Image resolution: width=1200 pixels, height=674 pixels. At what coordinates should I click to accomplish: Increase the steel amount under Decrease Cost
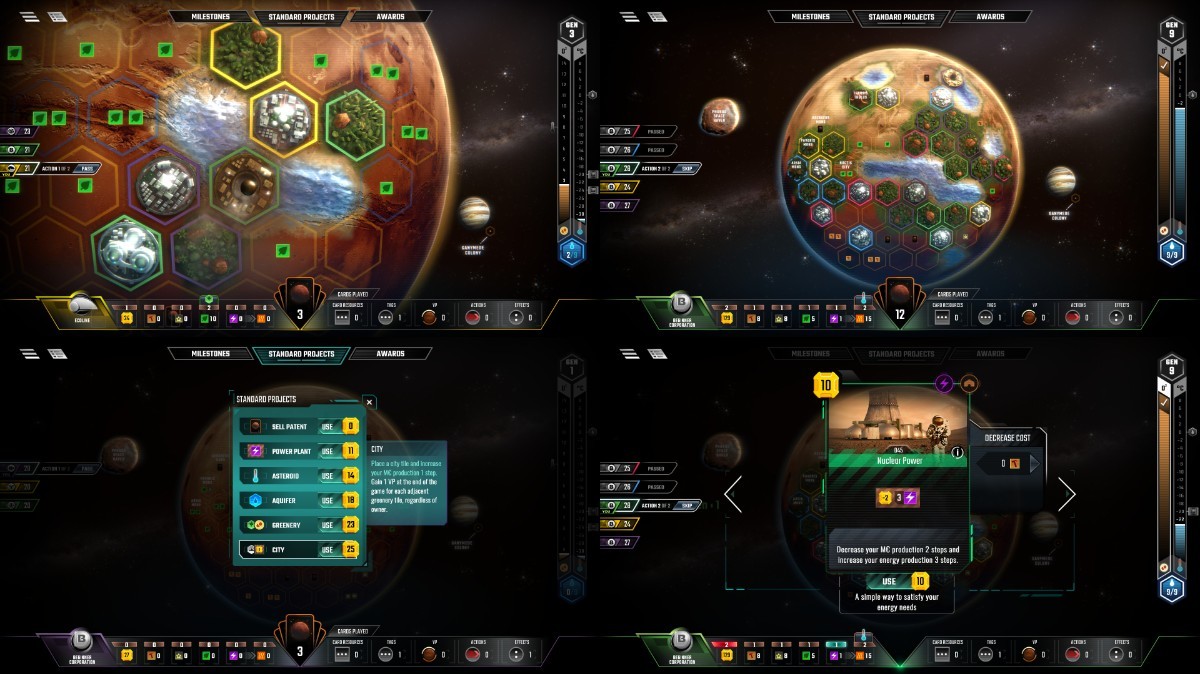pos(1034,463)
